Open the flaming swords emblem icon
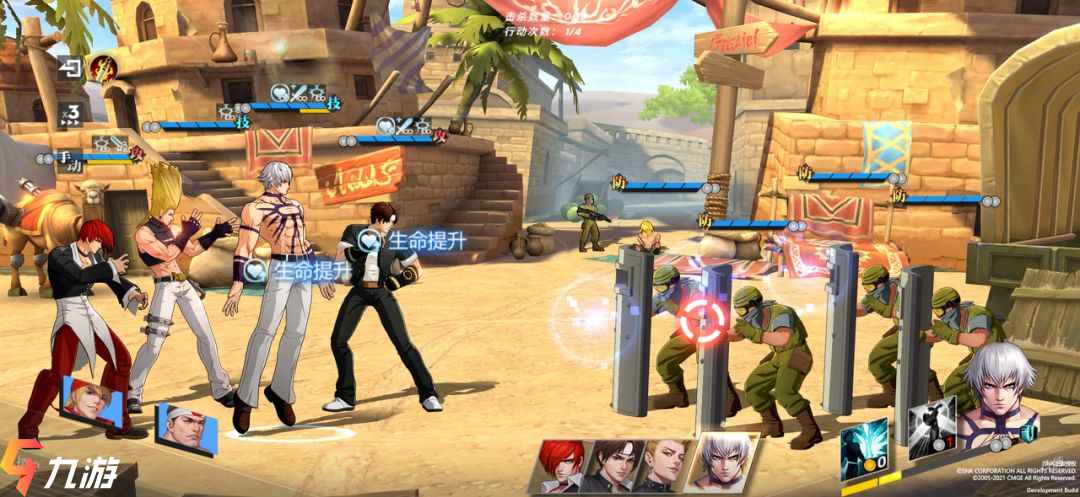1080x497 pixels. (101, 68)
